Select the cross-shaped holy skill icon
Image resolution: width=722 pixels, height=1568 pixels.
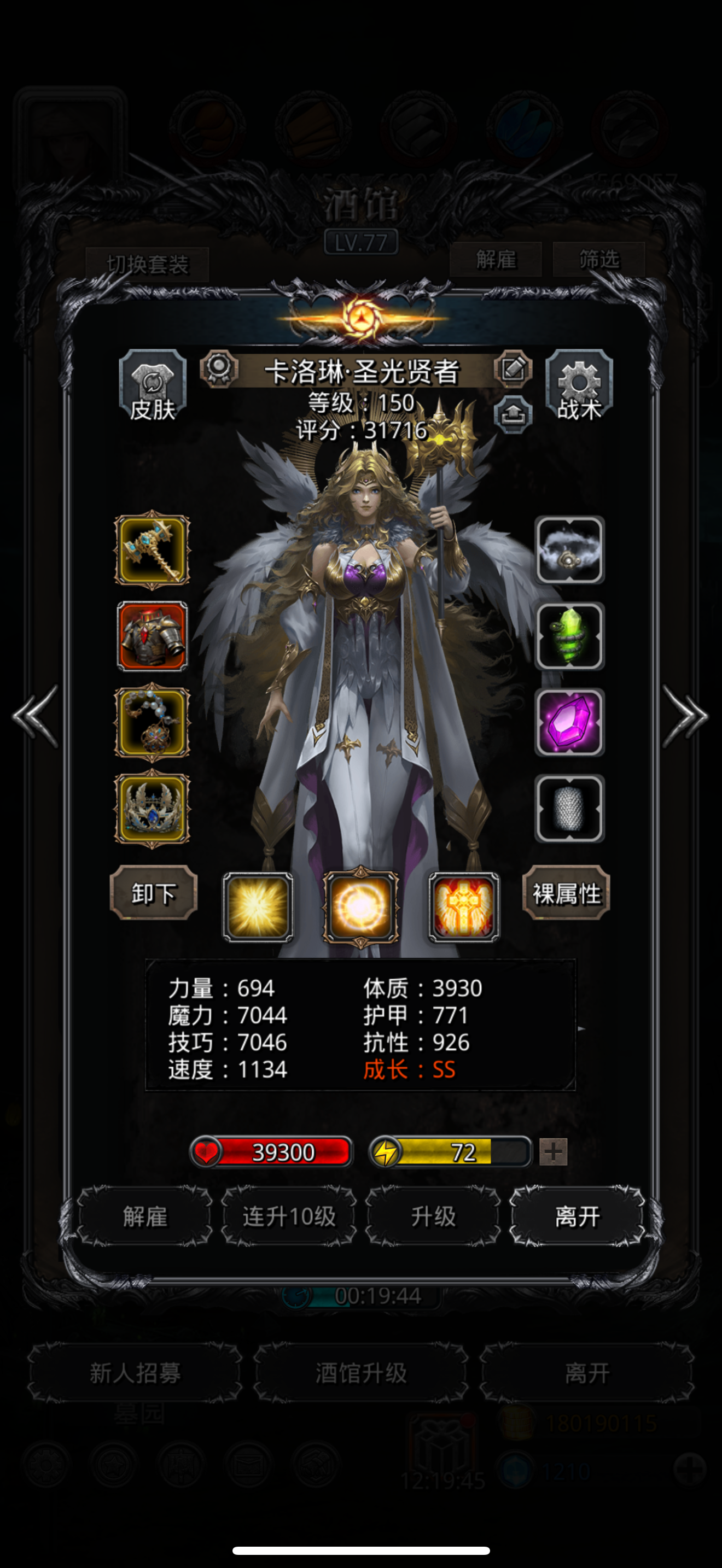464,906
